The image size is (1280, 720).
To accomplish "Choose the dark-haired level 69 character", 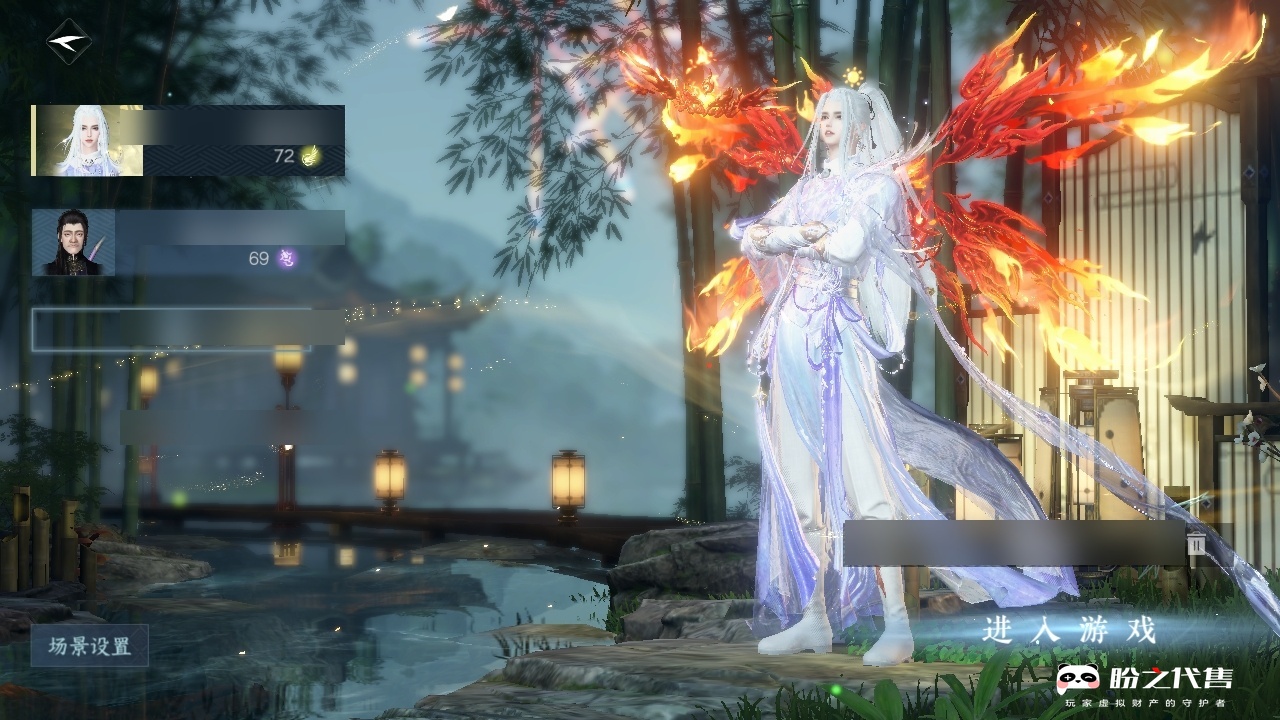I will click(188, 243).
